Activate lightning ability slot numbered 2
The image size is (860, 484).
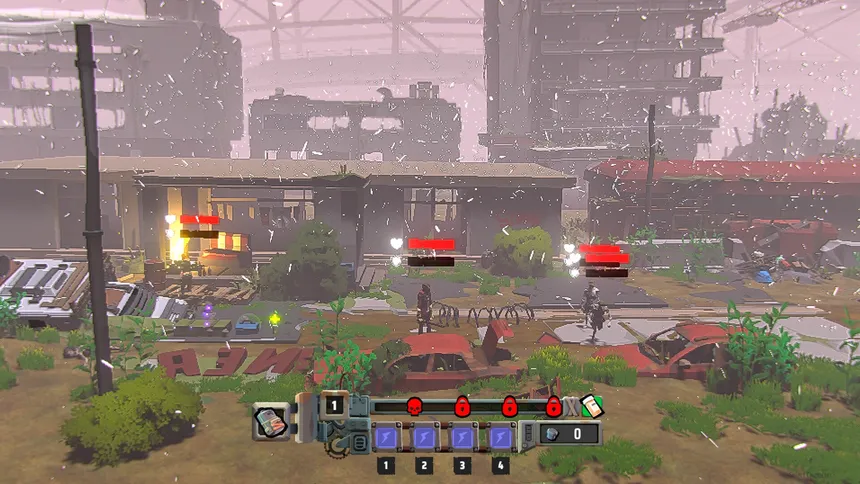pyautogui.click(x=424, y=437)
